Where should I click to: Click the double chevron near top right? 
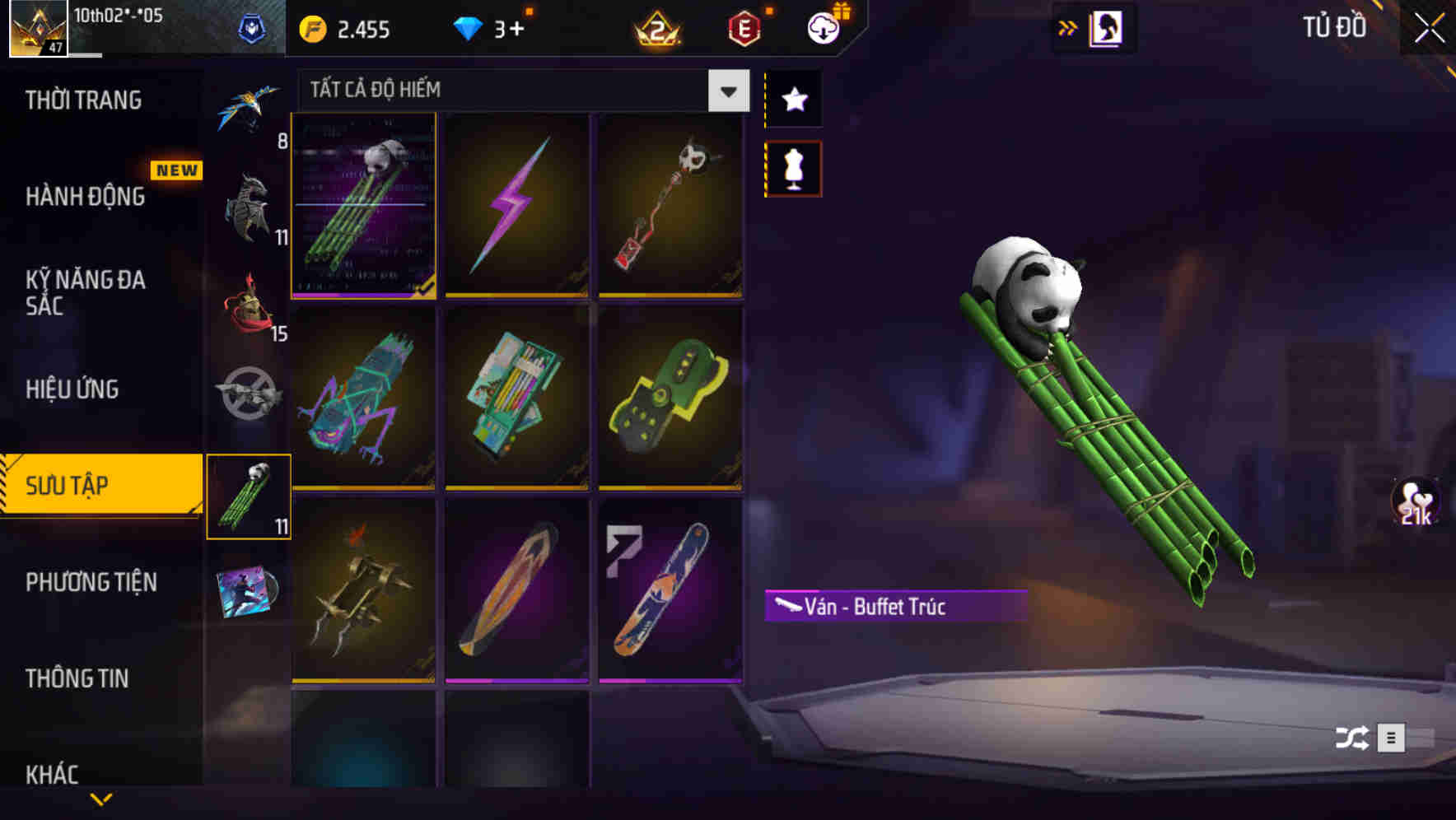(1068, 27)
